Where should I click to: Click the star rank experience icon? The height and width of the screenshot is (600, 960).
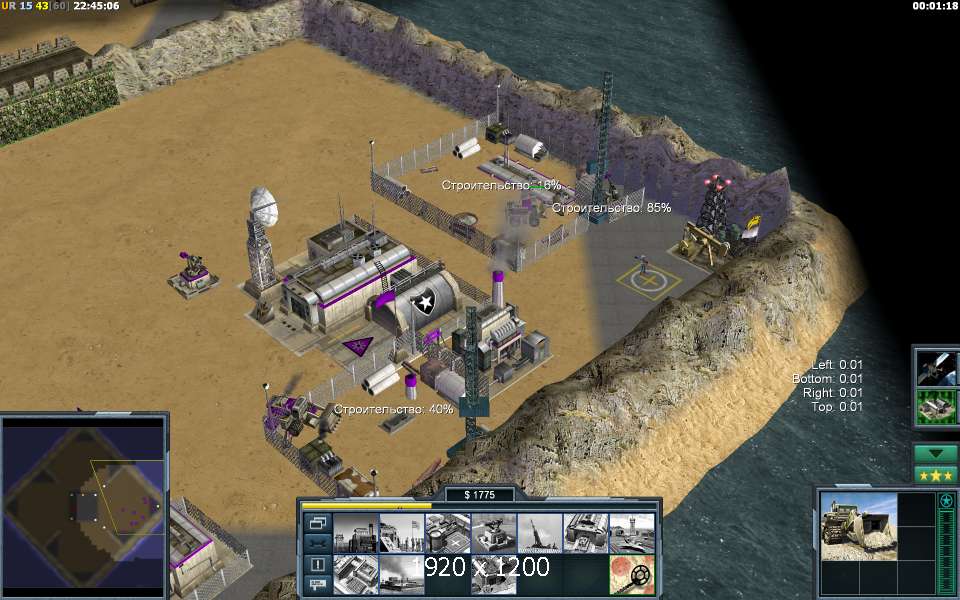[x=946, y=500]
